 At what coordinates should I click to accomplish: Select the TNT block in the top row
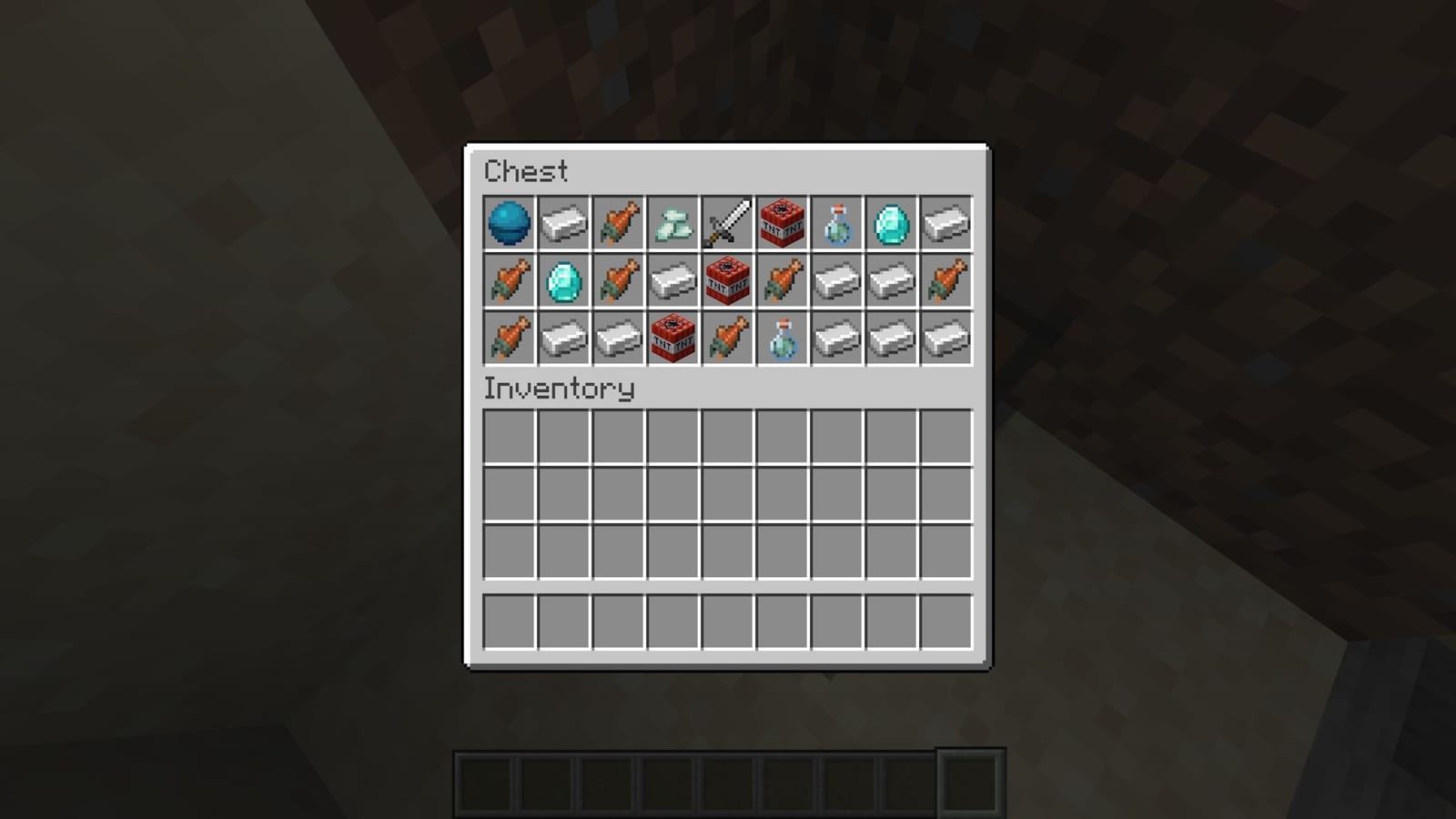click(x=781, y=224)
